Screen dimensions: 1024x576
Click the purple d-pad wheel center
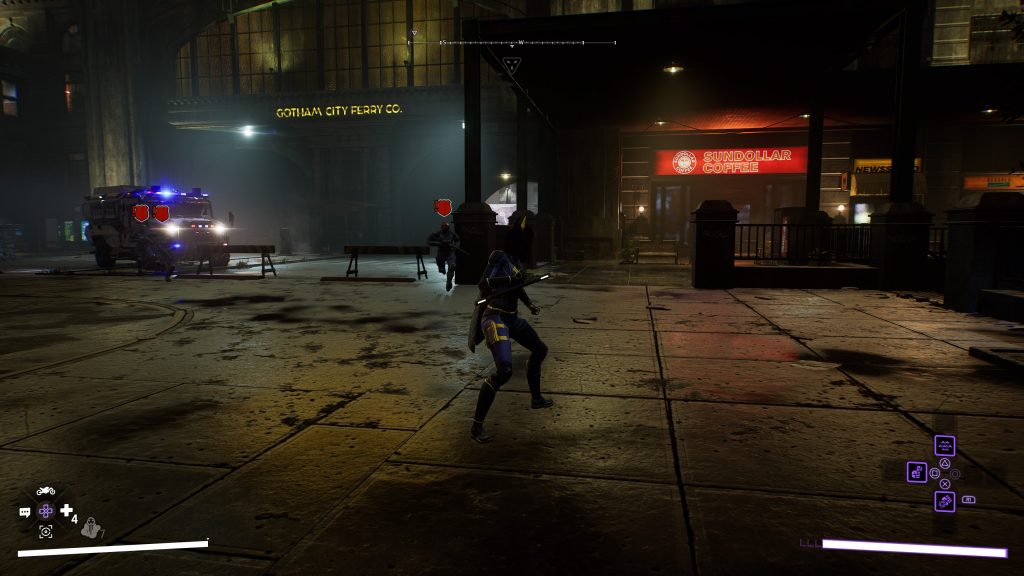[46, 511]
